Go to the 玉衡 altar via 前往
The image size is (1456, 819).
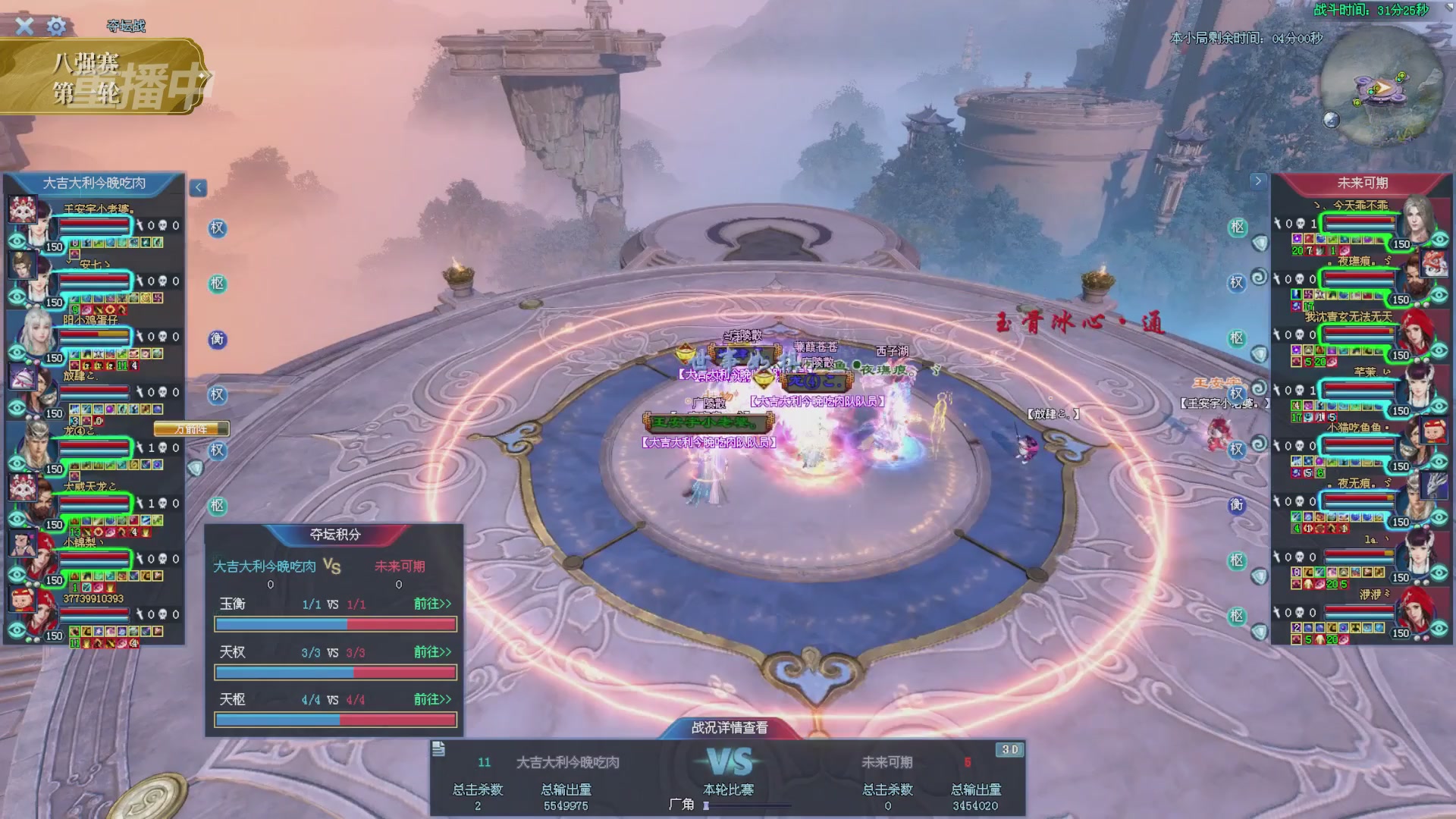432,604
